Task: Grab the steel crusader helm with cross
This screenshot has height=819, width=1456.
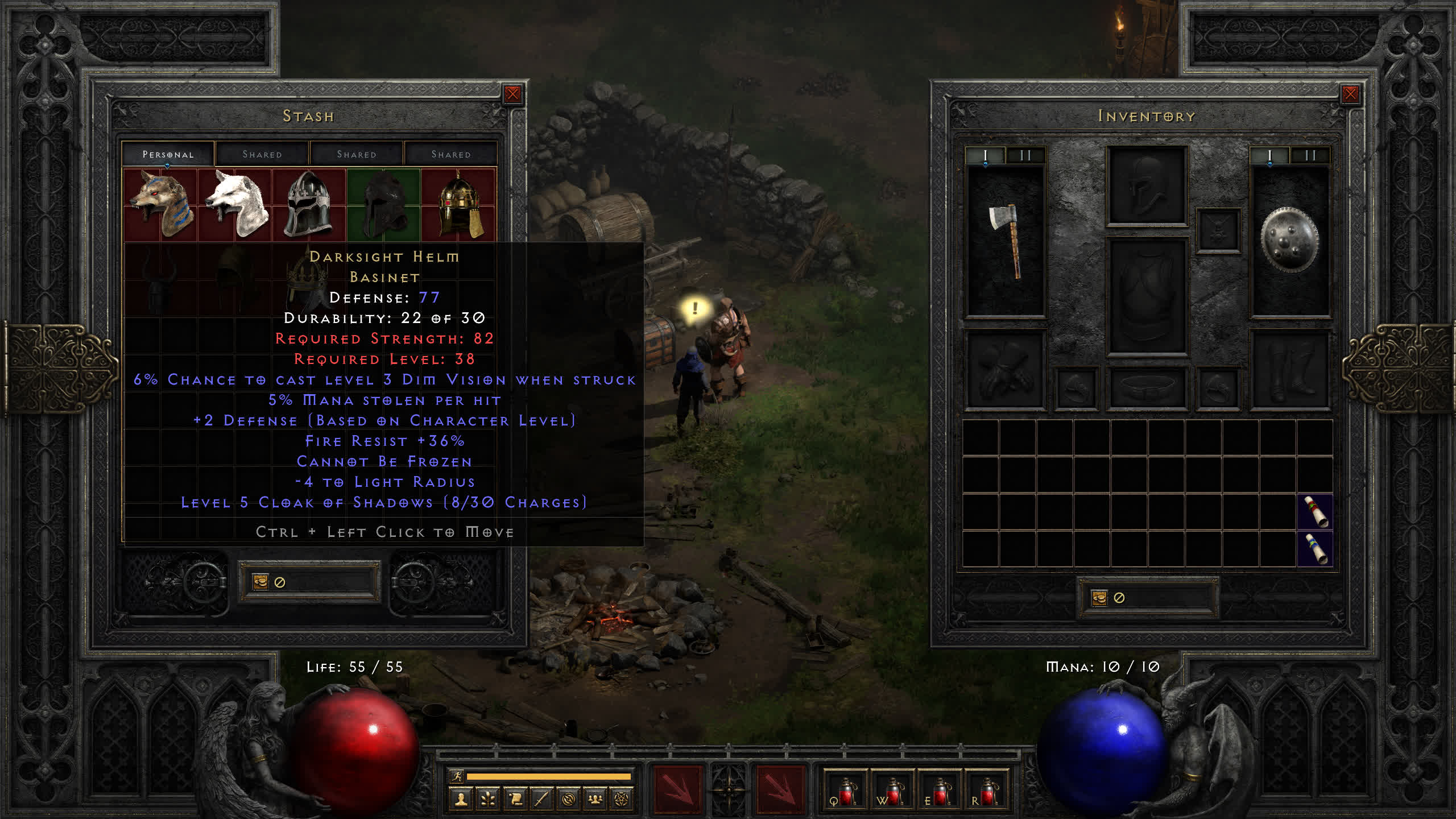Action: coord(309,204)
